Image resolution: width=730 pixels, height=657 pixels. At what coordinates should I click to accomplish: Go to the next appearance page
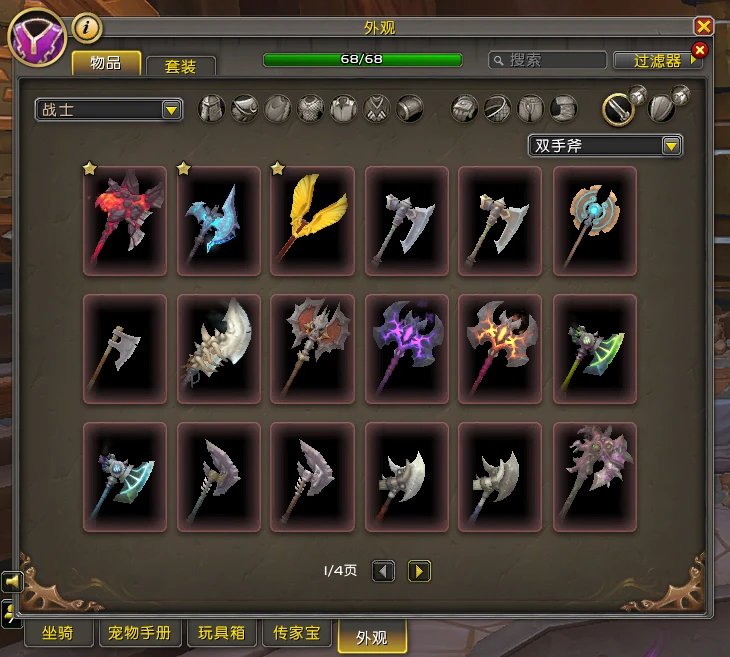click(x=419, y=571)
